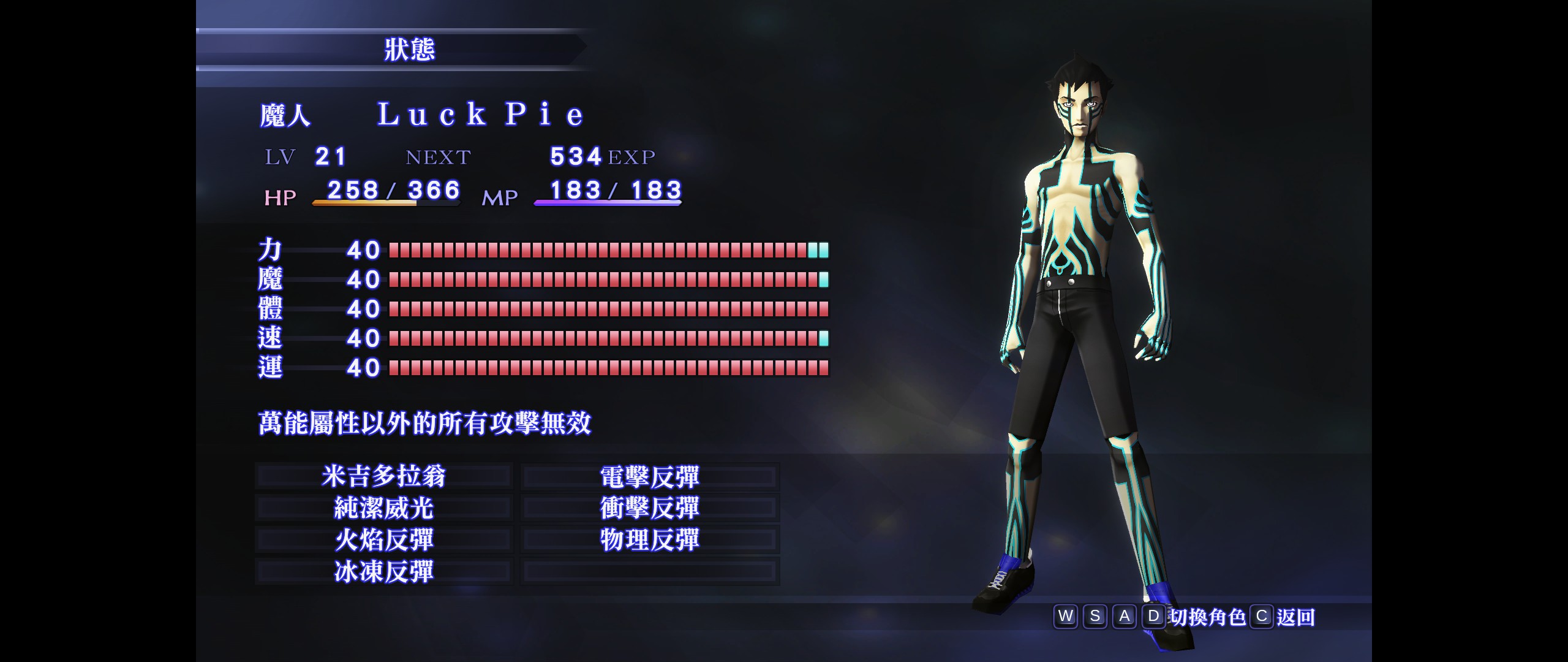Image resolution: width=1568 pixels, height=662 pixels.
Task: Select the 衝擊反彈 skill row
Action: 649,508
